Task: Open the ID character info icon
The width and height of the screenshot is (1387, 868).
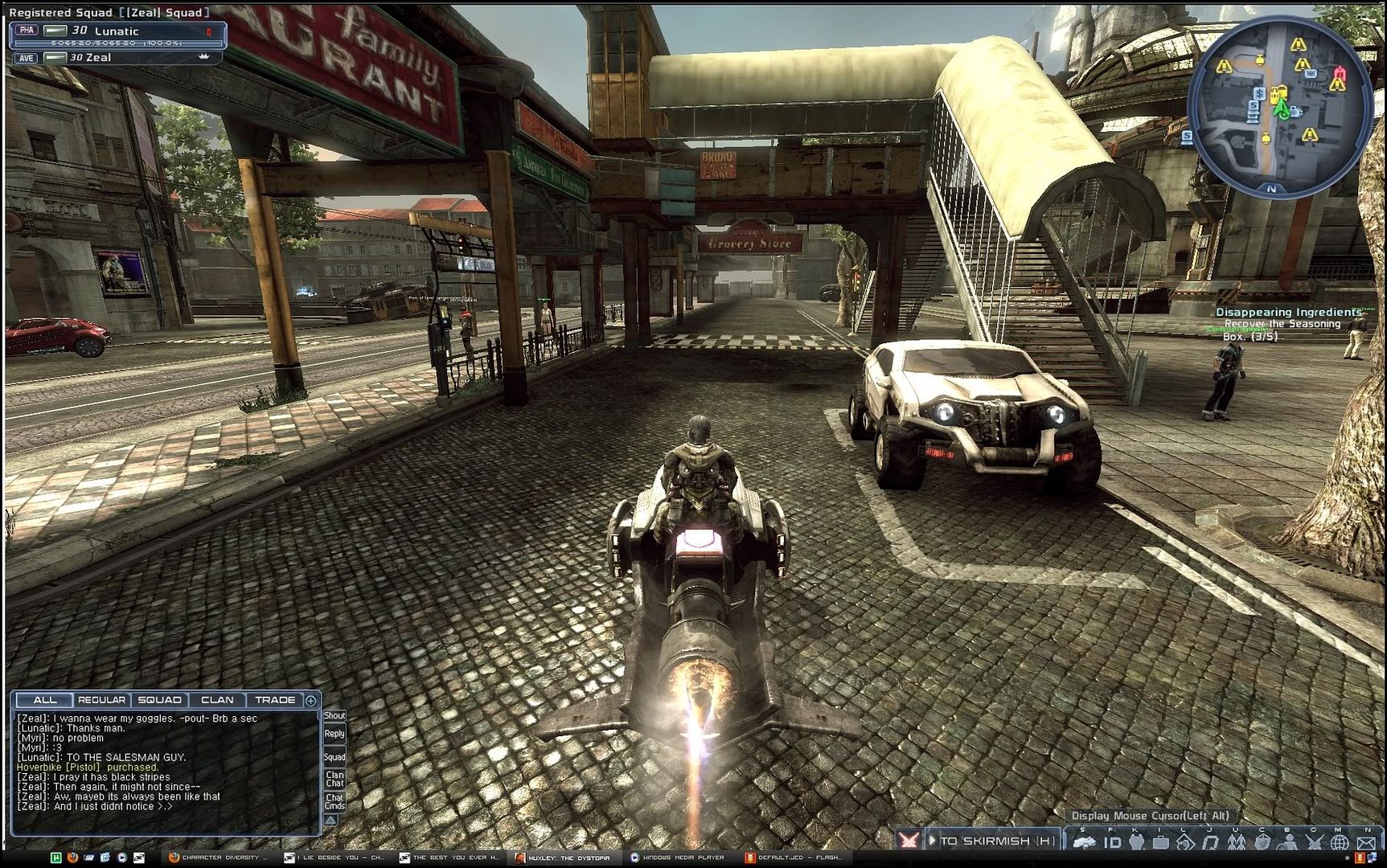Action: click(1112, 842)
